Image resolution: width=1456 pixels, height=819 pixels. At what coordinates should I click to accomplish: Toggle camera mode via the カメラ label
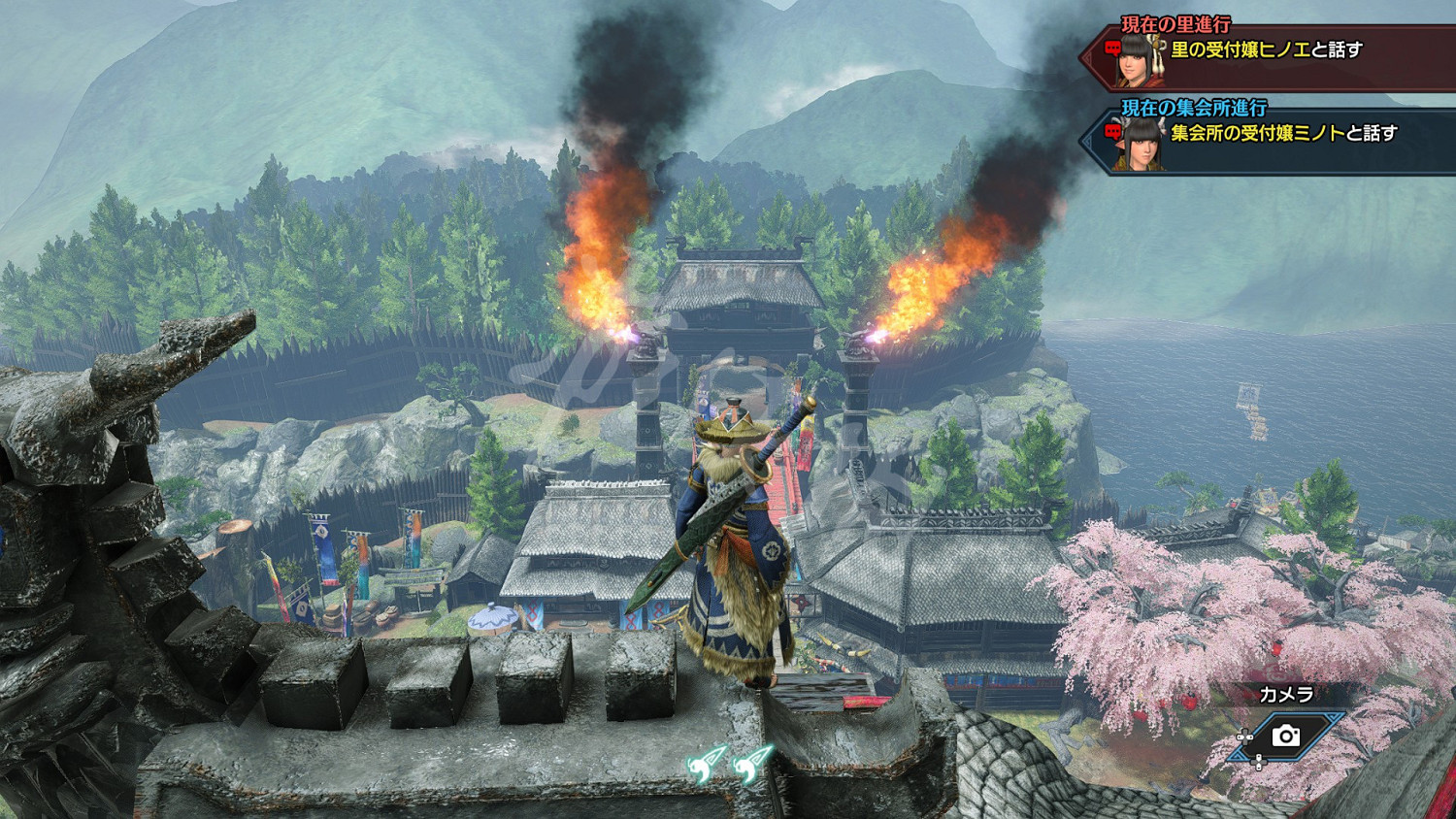(x=1287, y=693)
